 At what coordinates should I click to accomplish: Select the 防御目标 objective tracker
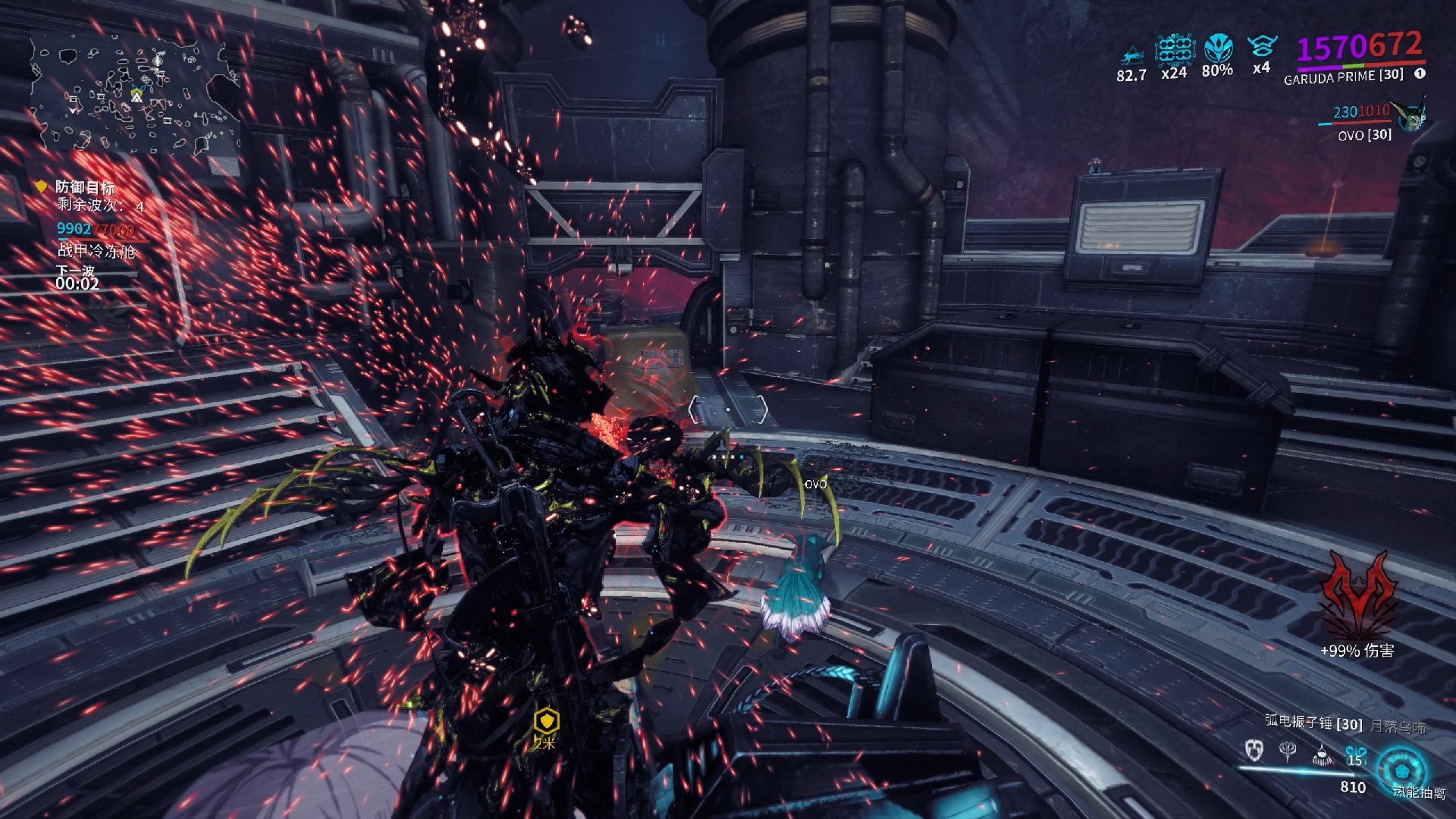click(85, 187)
